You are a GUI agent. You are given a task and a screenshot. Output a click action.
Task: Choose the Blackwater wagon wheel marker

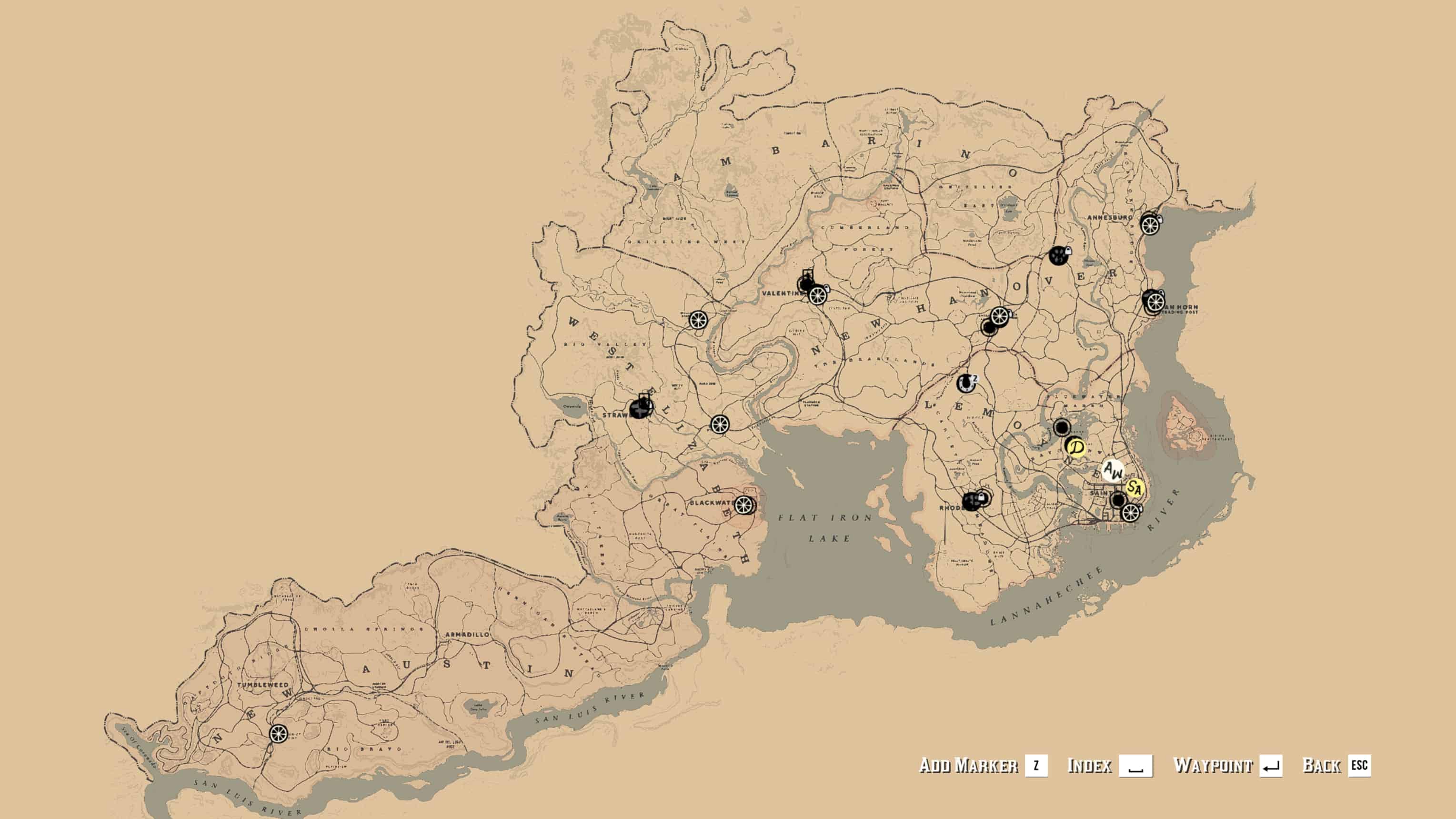[x=744, y=505]
